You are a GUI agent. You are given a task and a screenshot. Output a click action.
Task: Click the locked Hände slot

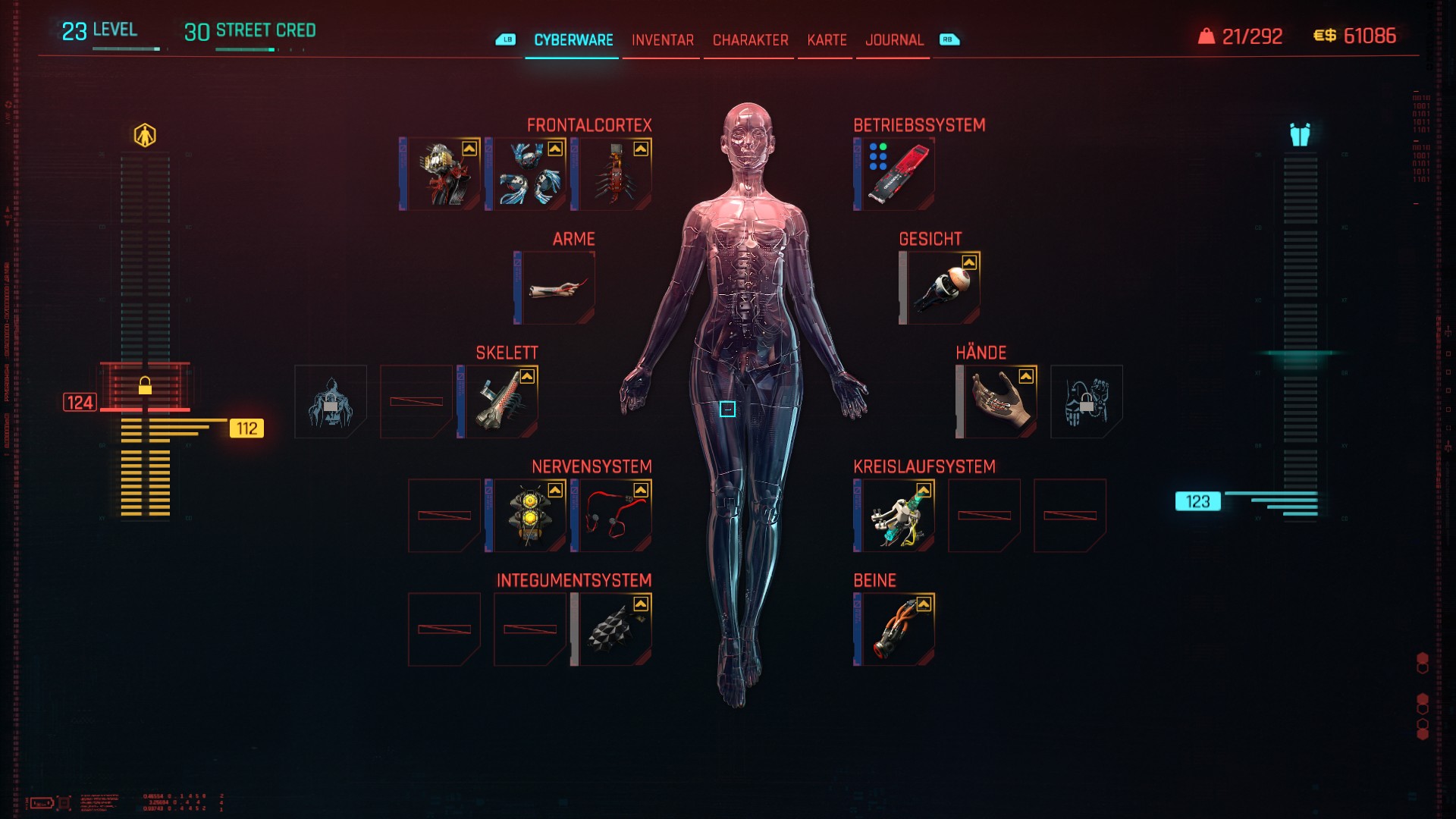[x=1086, y=401]
